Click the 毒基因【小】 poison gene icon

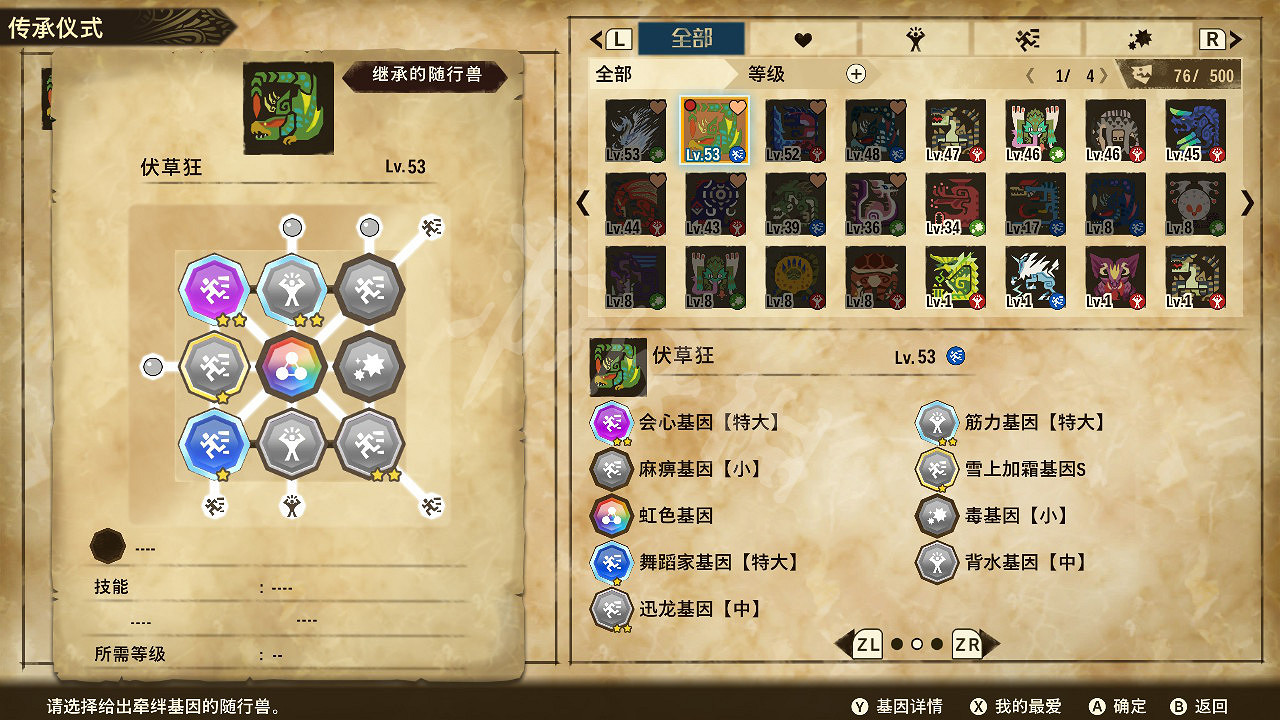click(x=937, y=515)
